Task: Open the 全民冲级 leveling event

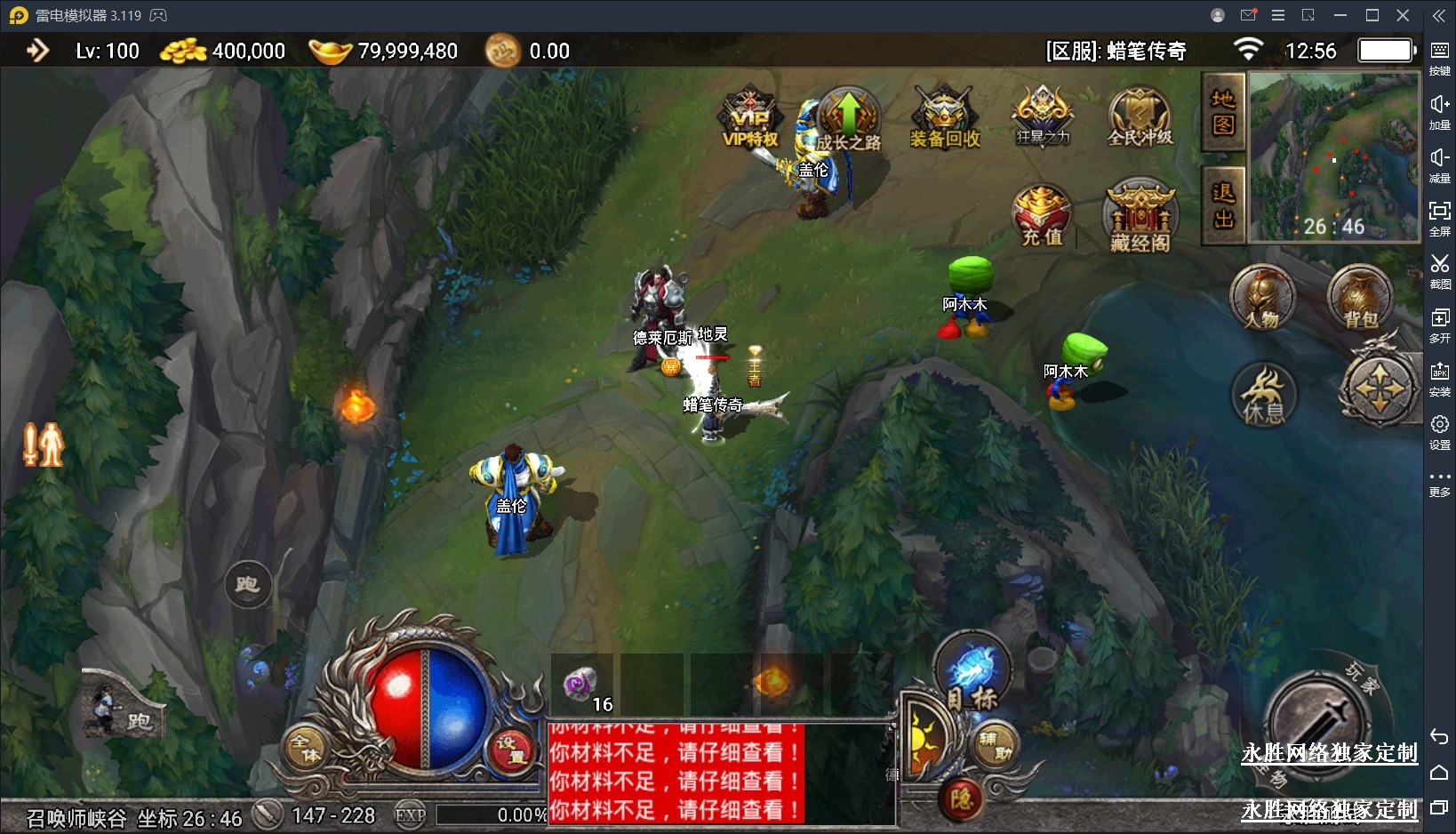Action: (x=1140, y=117)
